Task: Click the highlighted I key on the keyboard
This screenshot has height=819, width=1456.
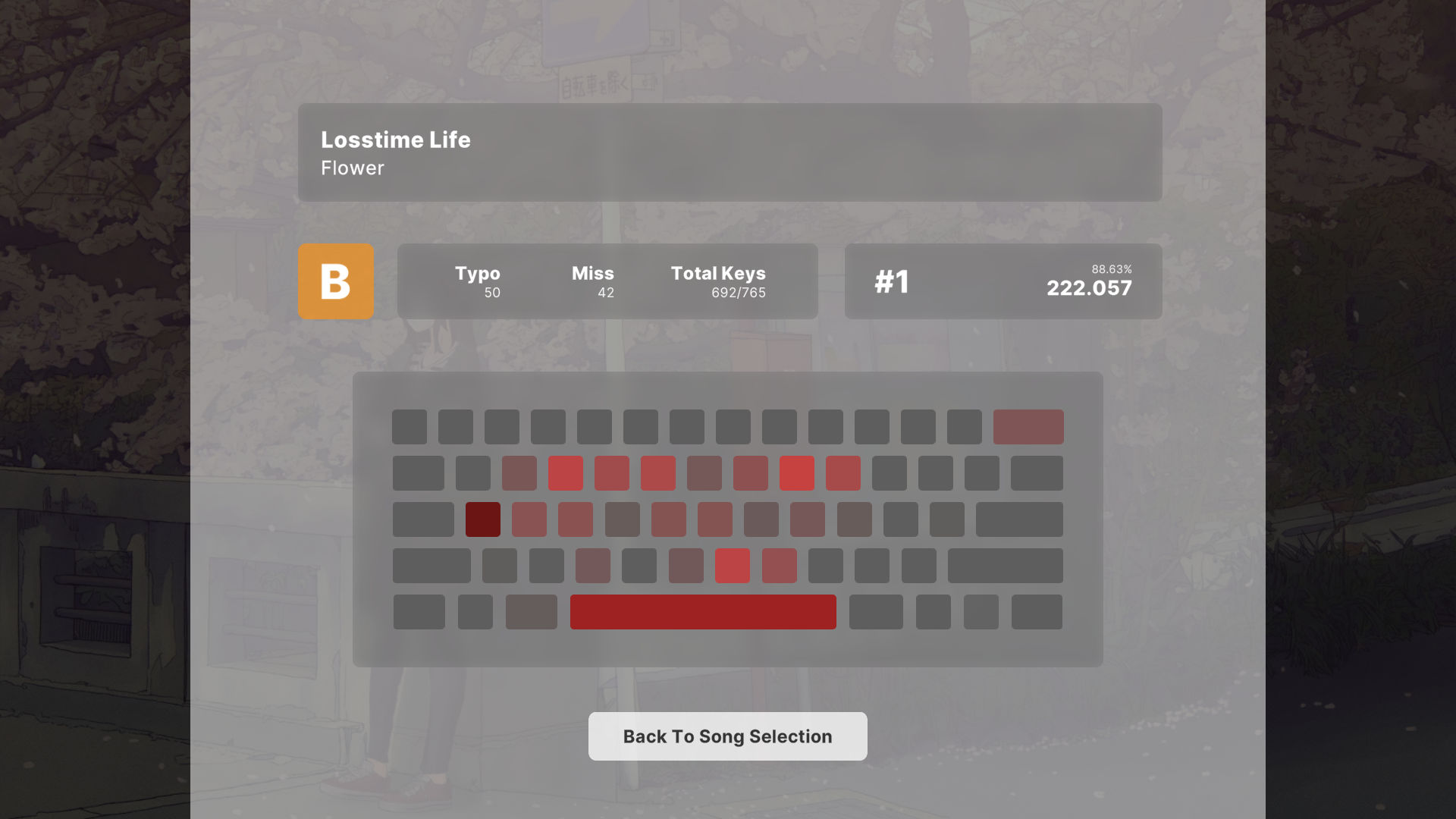Action: coord(797,472)
